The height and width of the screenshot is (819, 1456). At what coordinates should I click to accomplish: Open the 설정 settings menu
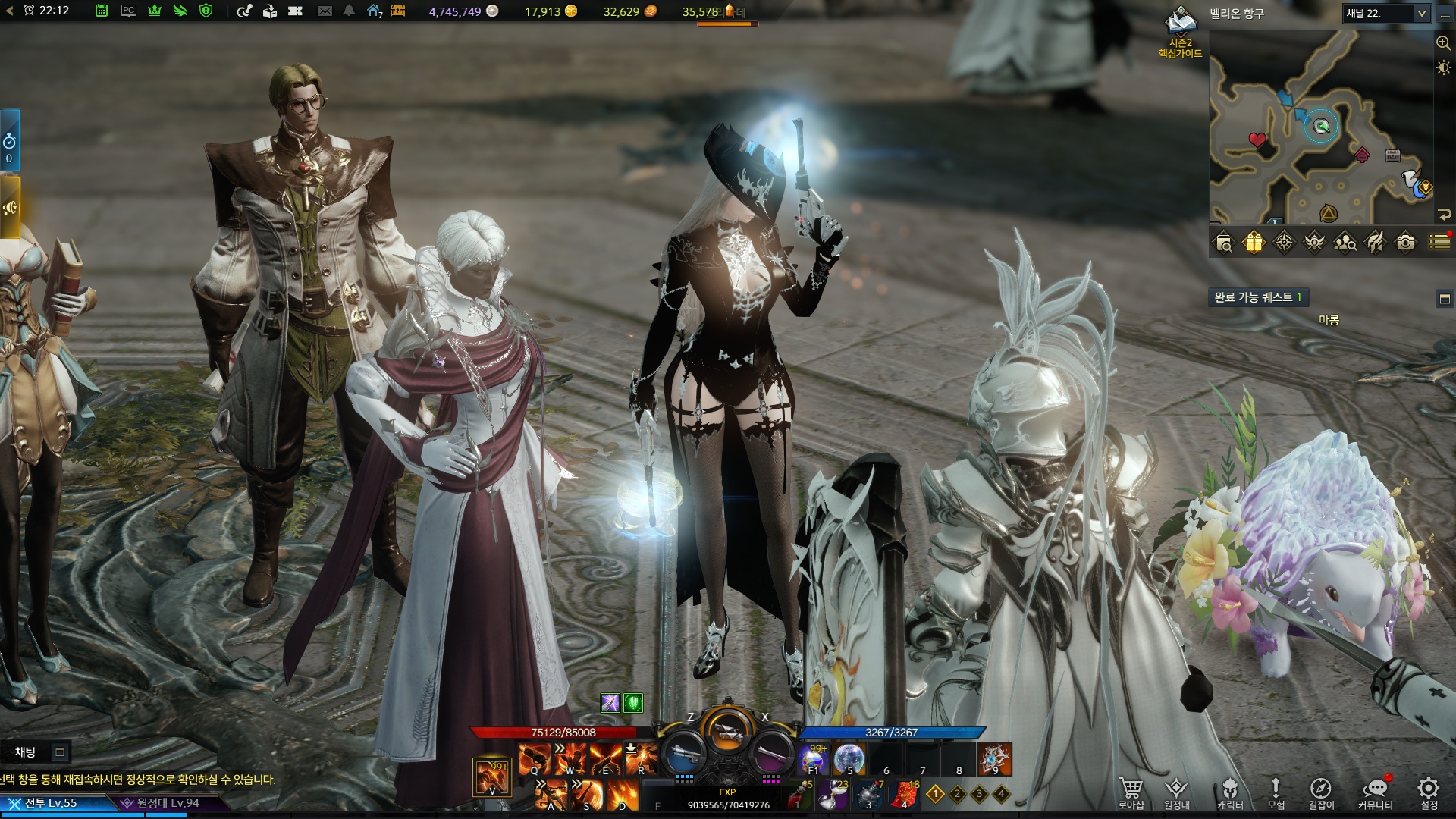pos(1429,792)
